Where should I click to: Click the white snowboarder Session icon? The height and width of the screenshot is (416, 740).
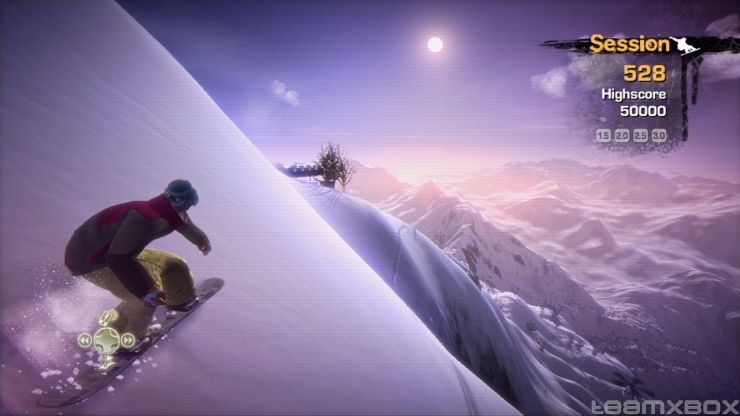point(682,44)
